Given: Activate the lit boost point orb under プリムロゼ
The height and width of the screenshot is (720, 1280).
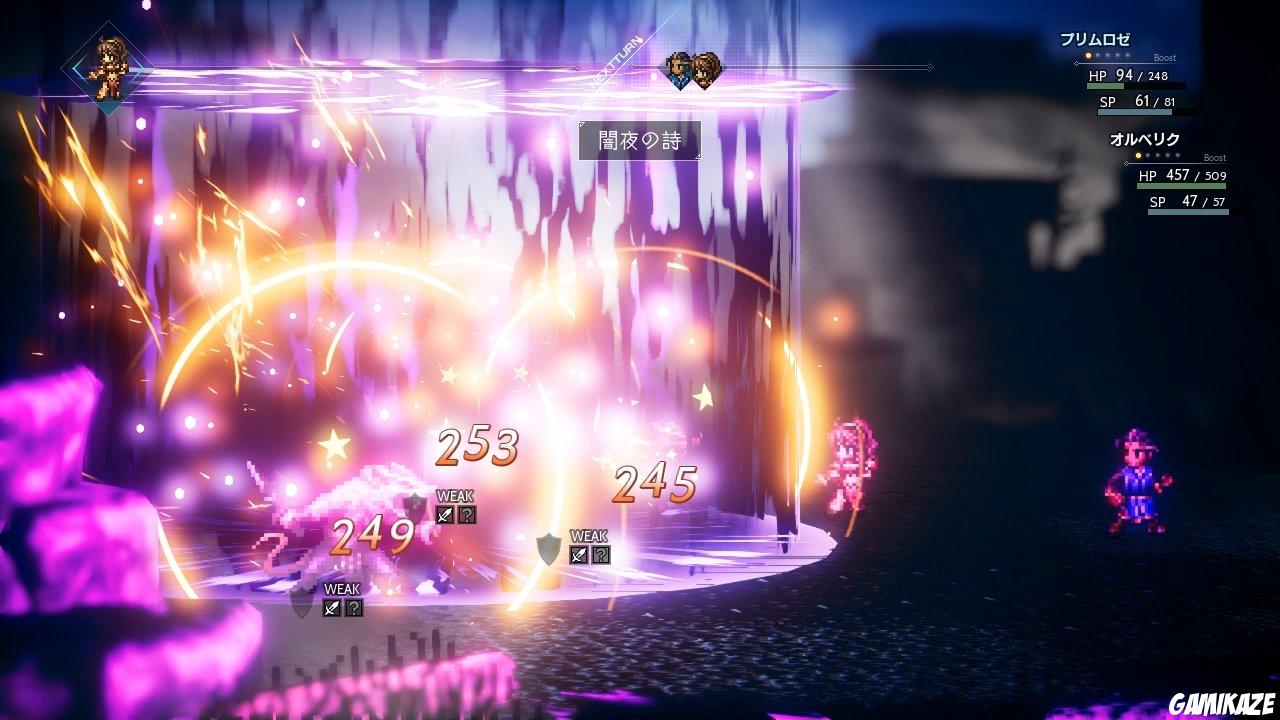Looking at the screenshot, I should pyautogui.click(x=1088, y=56).
